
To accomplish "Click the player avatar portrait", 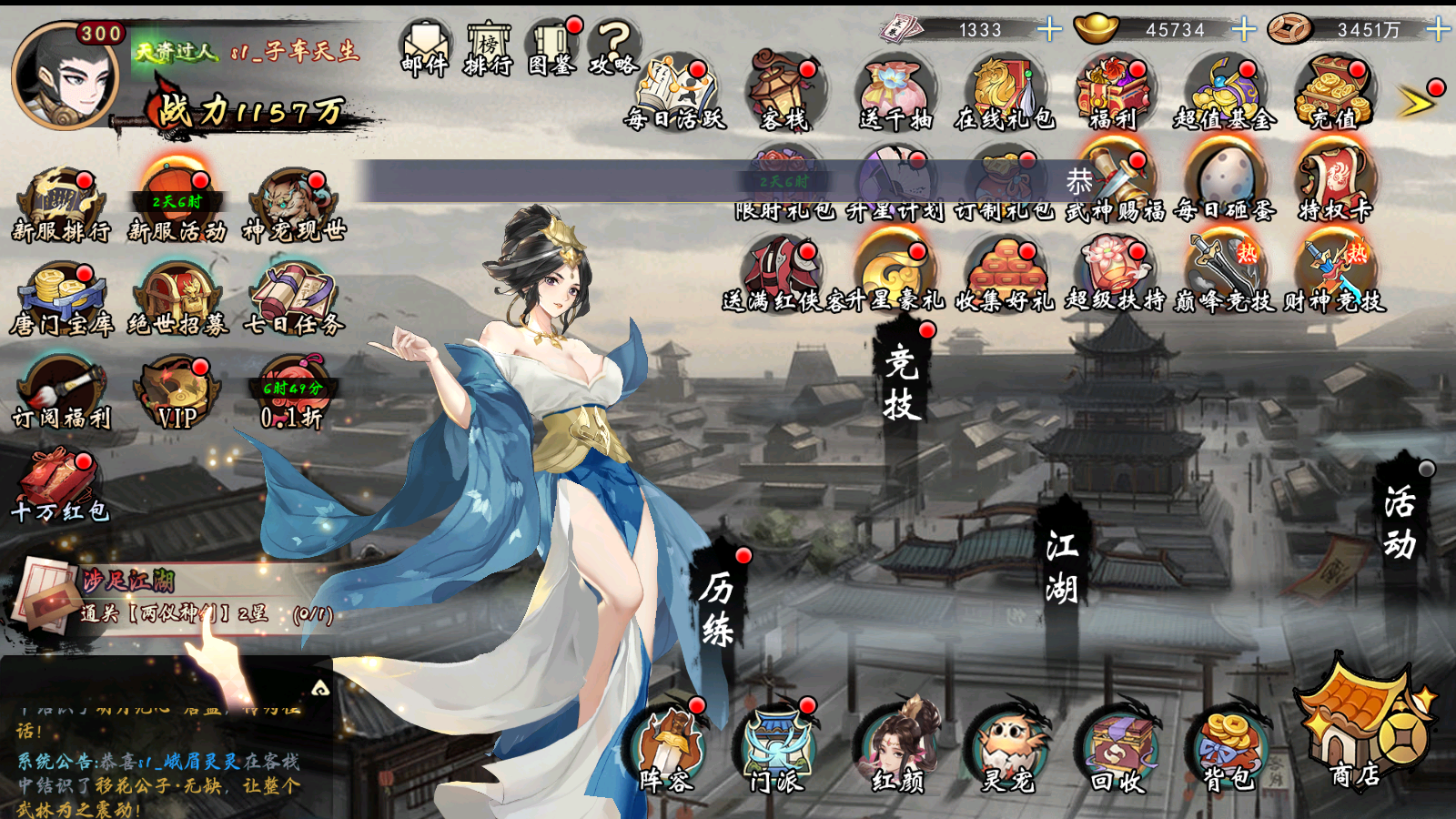I will (64, 76).
